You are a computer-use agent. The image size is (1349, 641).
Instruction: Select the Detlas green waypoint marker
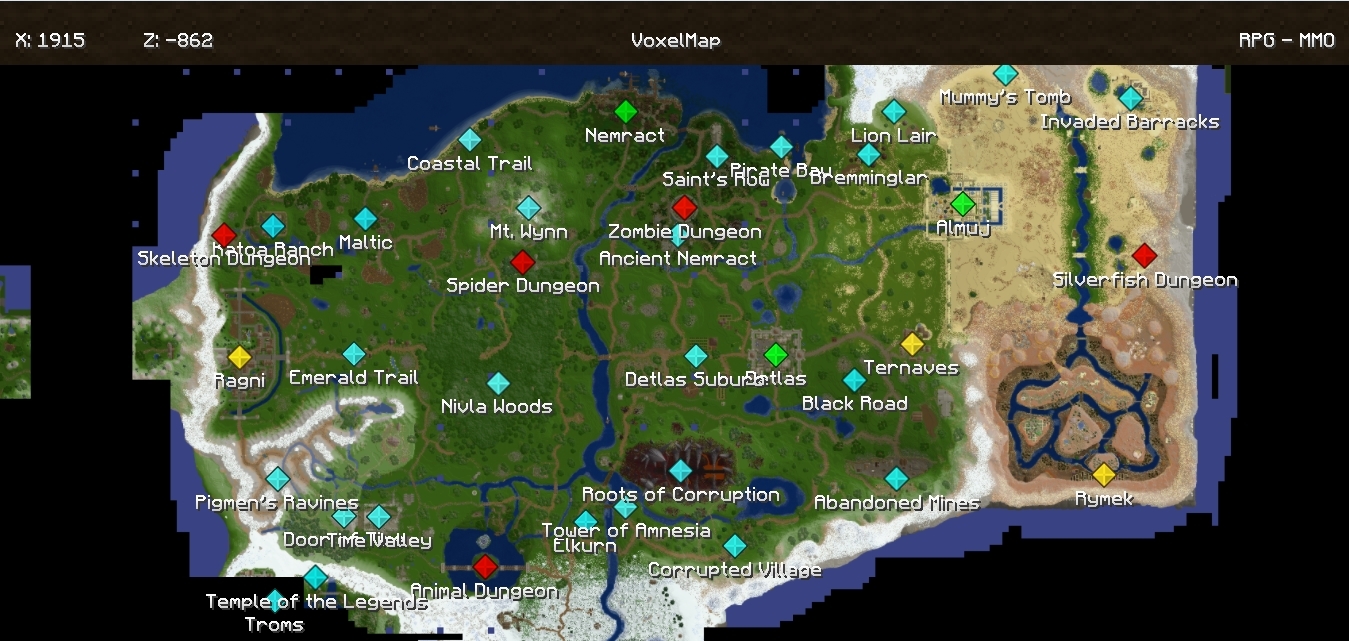(776, 354)
